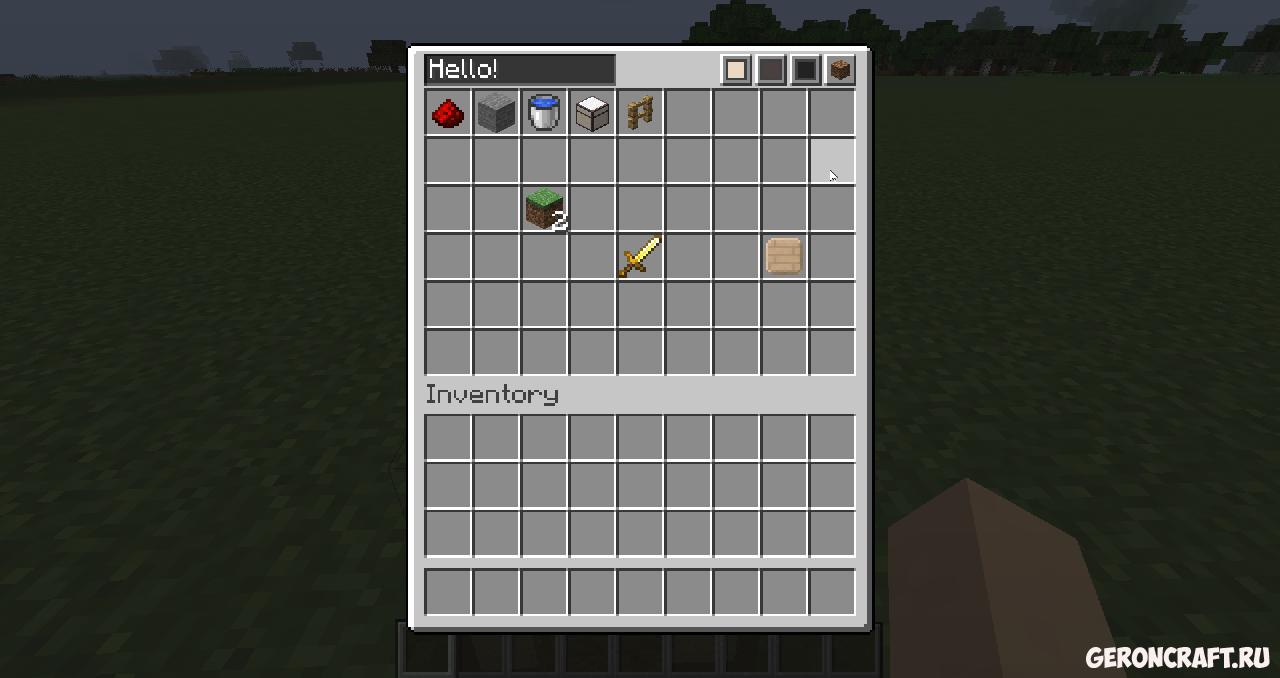Screen dimensions: 1280x678
Task: Pick up the wooden fence gate
Action: (x=640, y=113)
